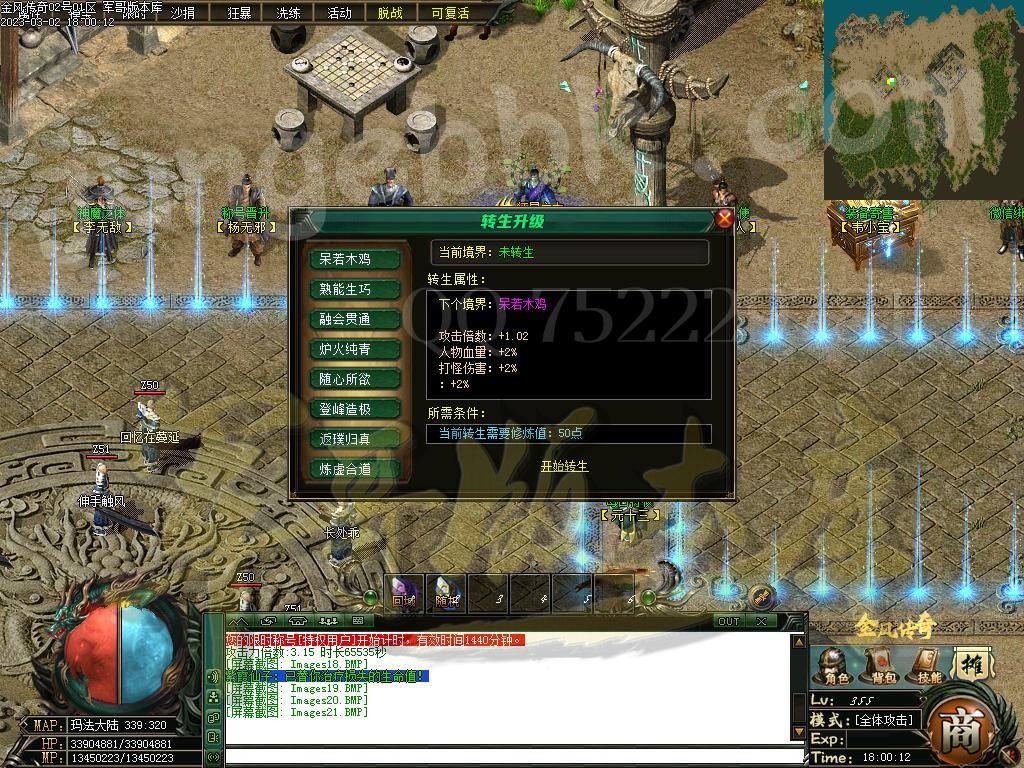Click the 脱战 button in top bar
The height and width of the screenshot is (768, 1024).
pos(391,13)
